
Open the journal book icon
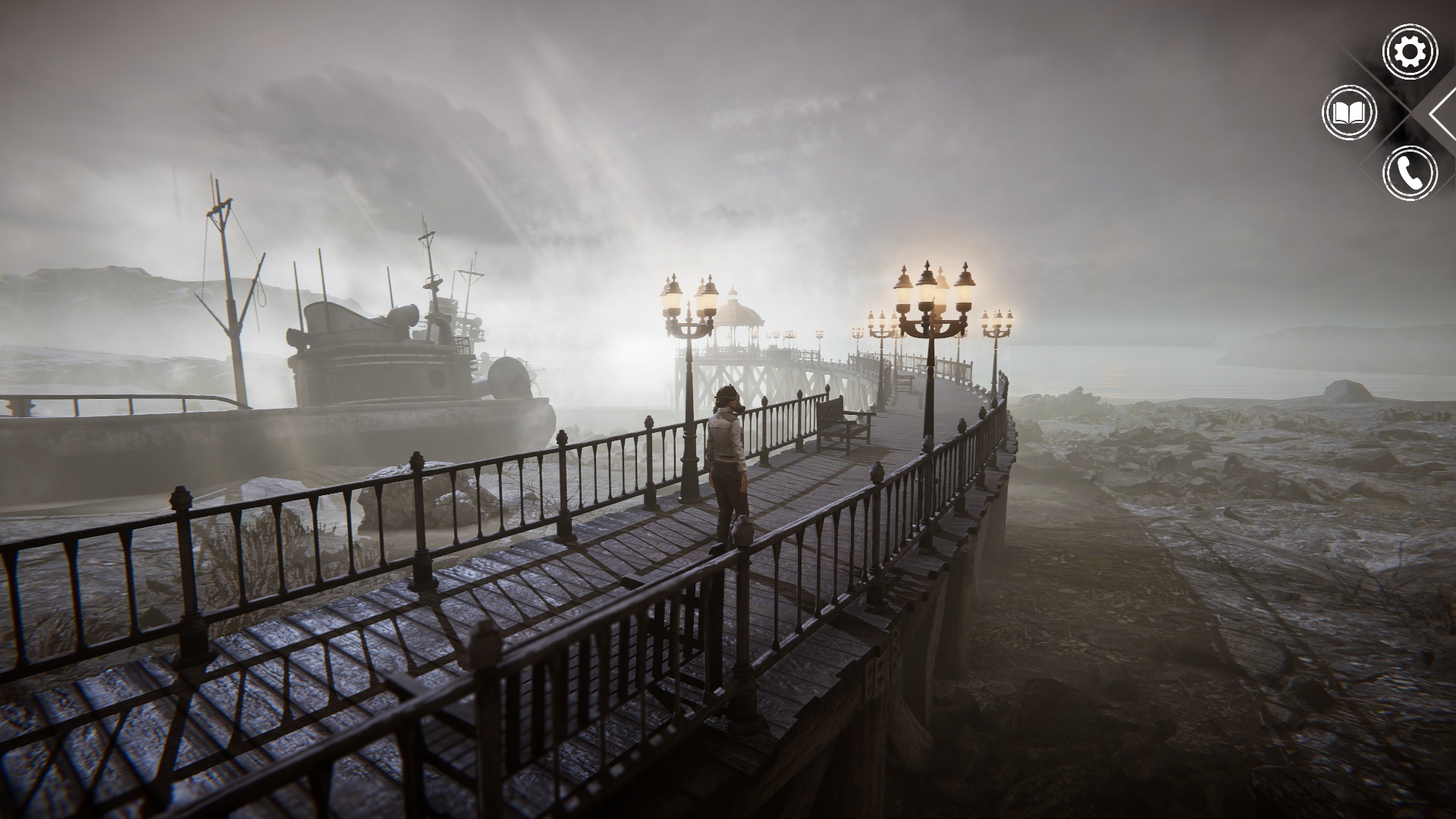(x=1349, y=113)
